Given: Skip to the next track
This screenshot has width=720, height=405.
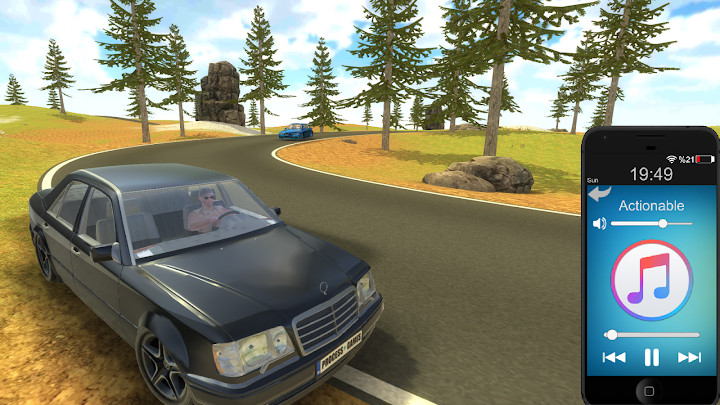Looking at the screenshot, I should 689,357.
